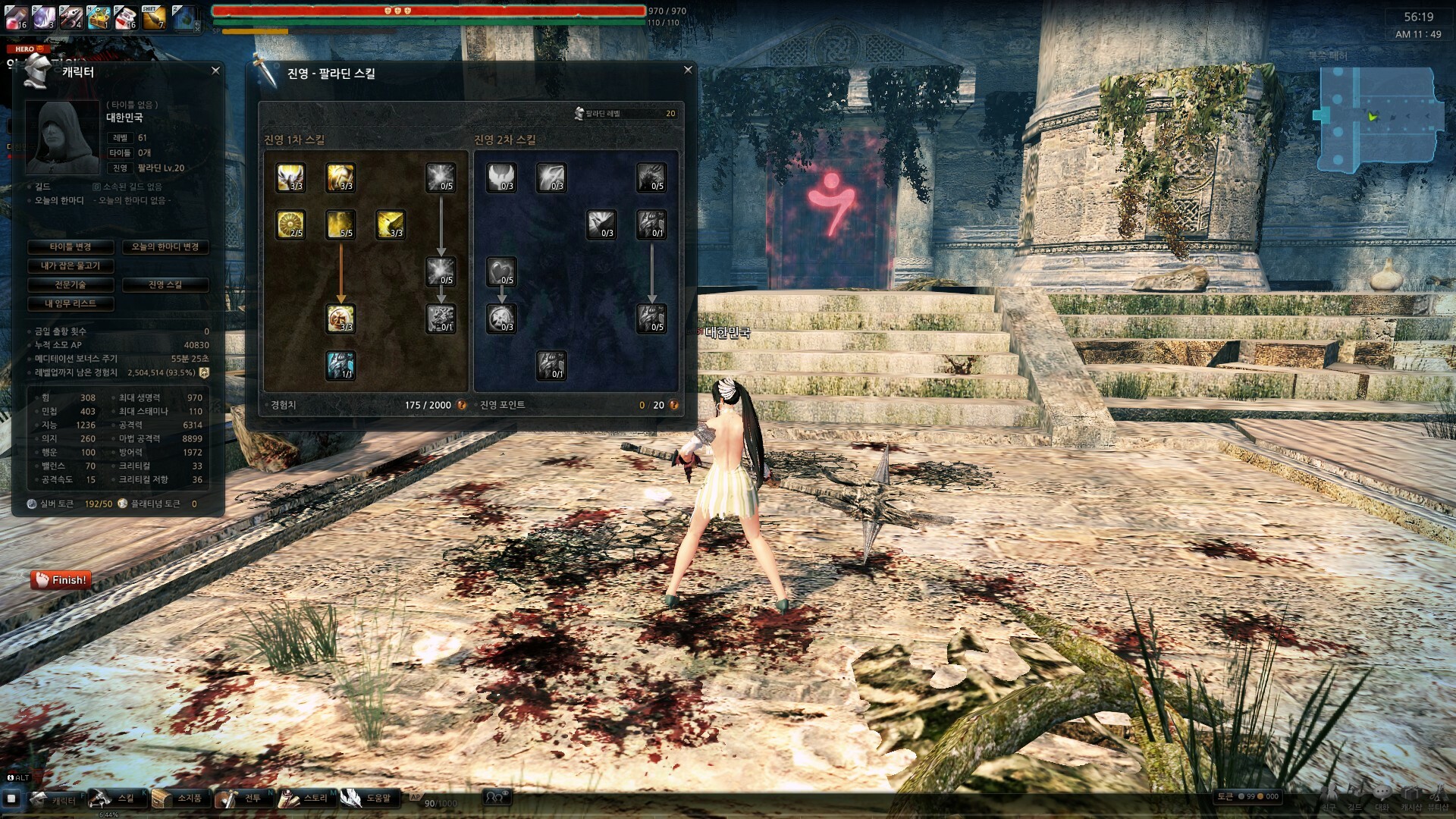Open 도움말 help with the feather icon
Screen dimensions: 1456x819
click(367, 799)
